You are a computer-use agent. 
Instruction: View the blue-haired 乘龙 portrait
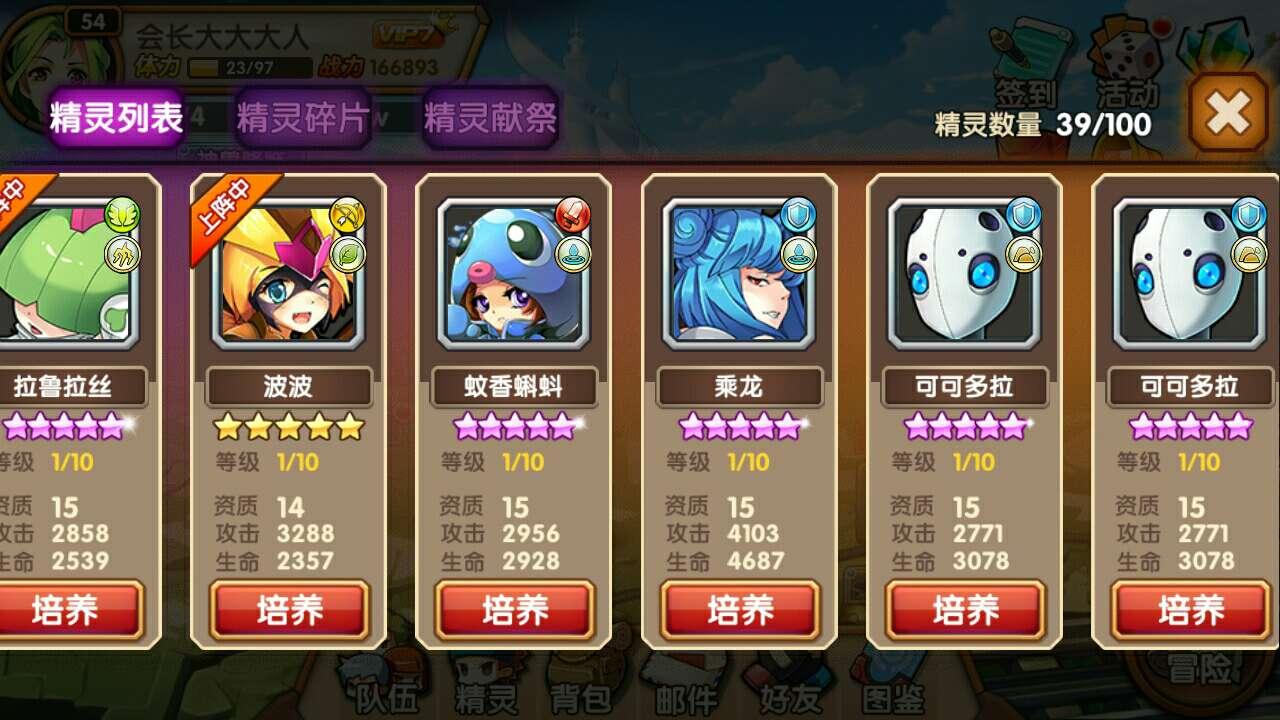point(740,270)
